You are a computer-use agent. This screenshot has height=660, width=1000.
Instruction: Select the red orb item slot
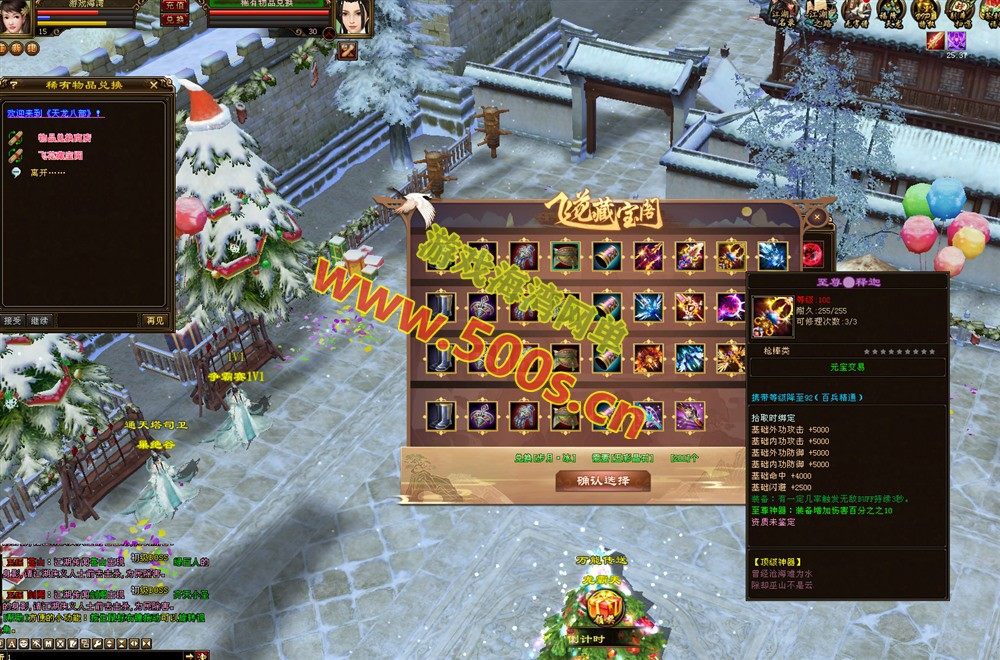coord(814,254)
